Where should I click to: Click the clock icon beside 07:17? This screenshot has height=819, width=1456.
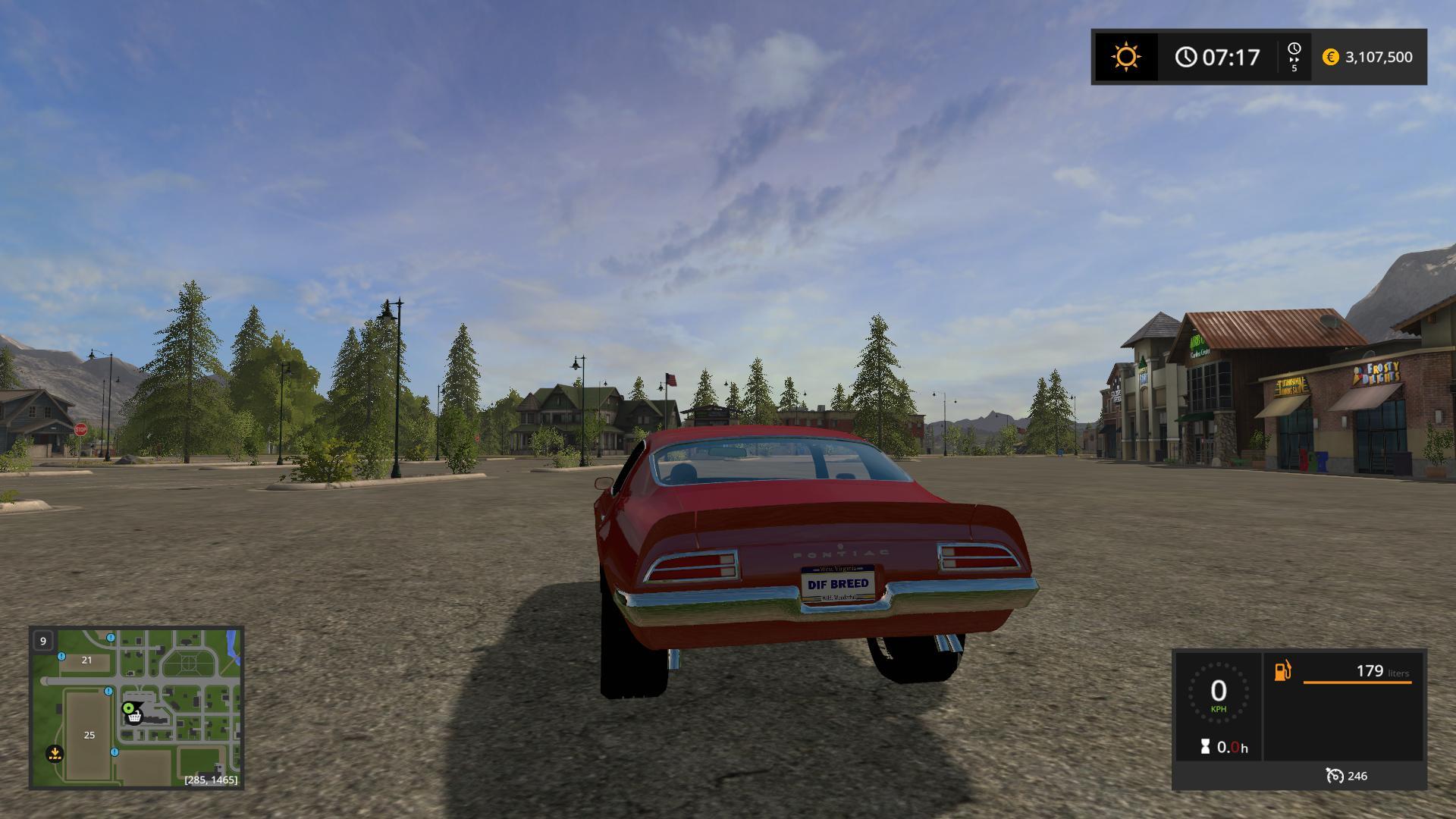point(1186,57)
